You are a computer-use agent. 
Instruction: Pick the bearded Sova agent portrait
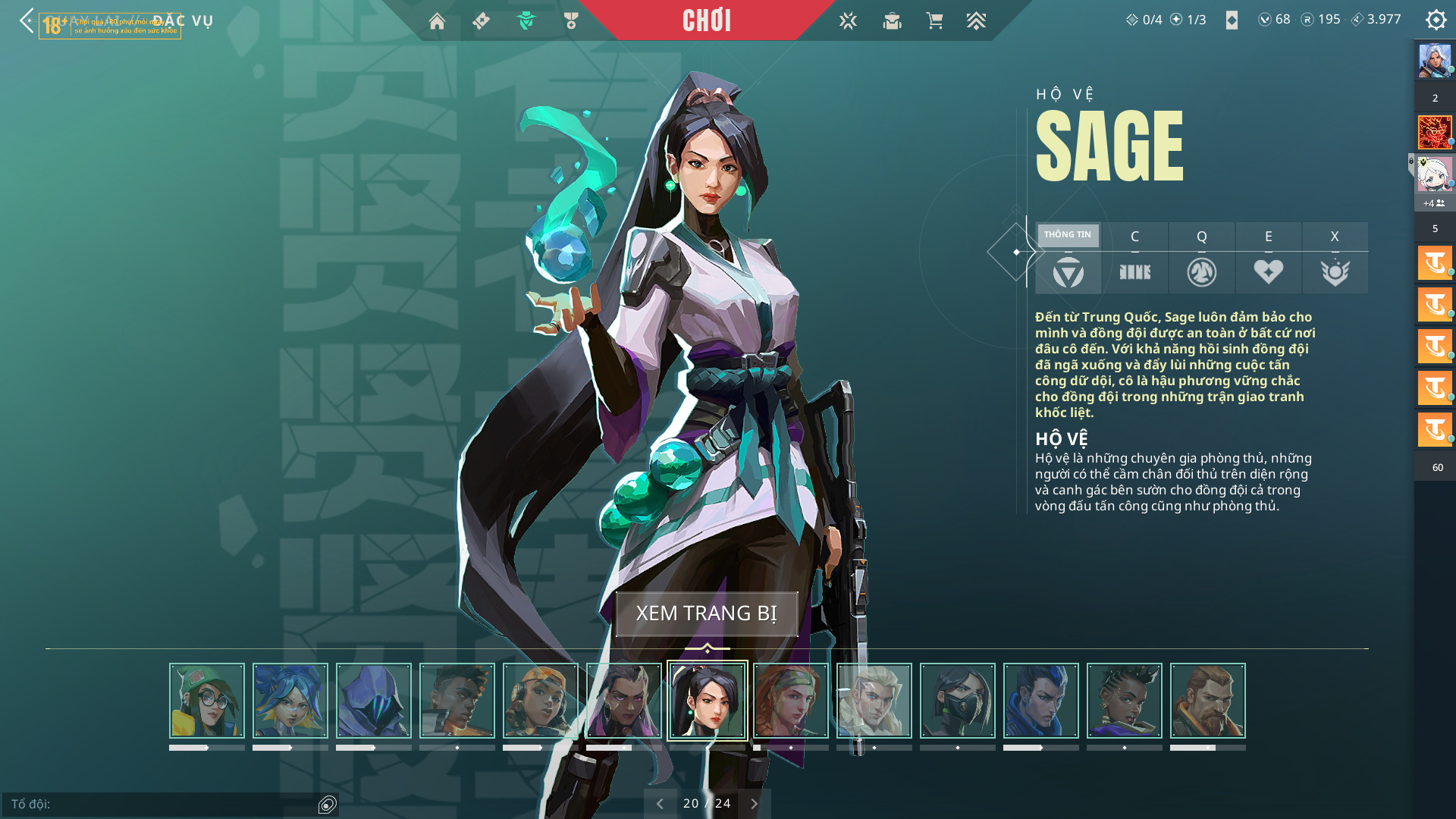(x=1208, y=701)
